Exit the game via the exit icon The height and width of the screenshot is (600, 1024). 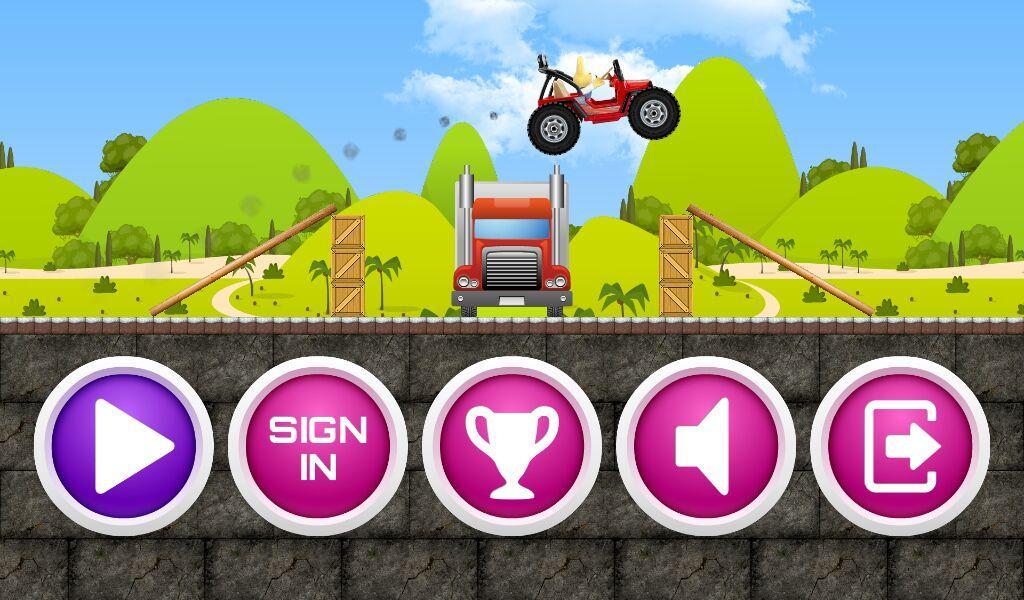pos(900,446)
